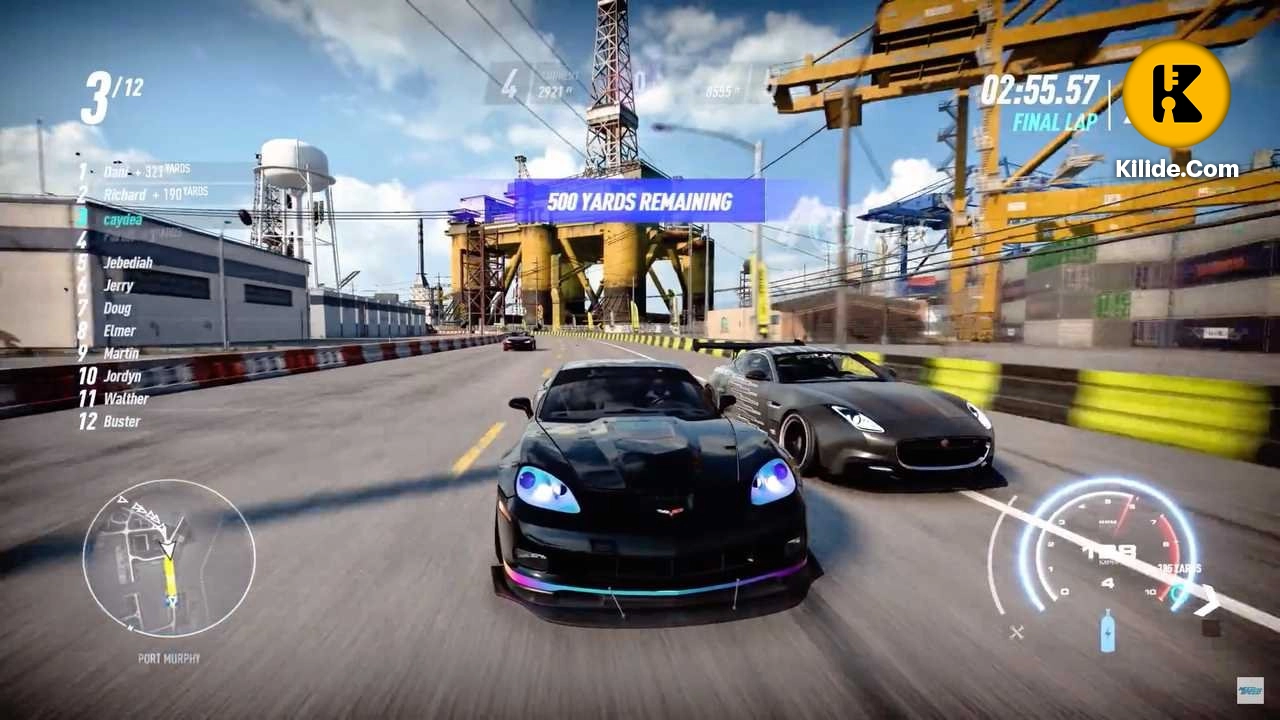Click the speedometer gauge dial
The height and width of the screenshot is (720, 1280).
(1110, 550)
